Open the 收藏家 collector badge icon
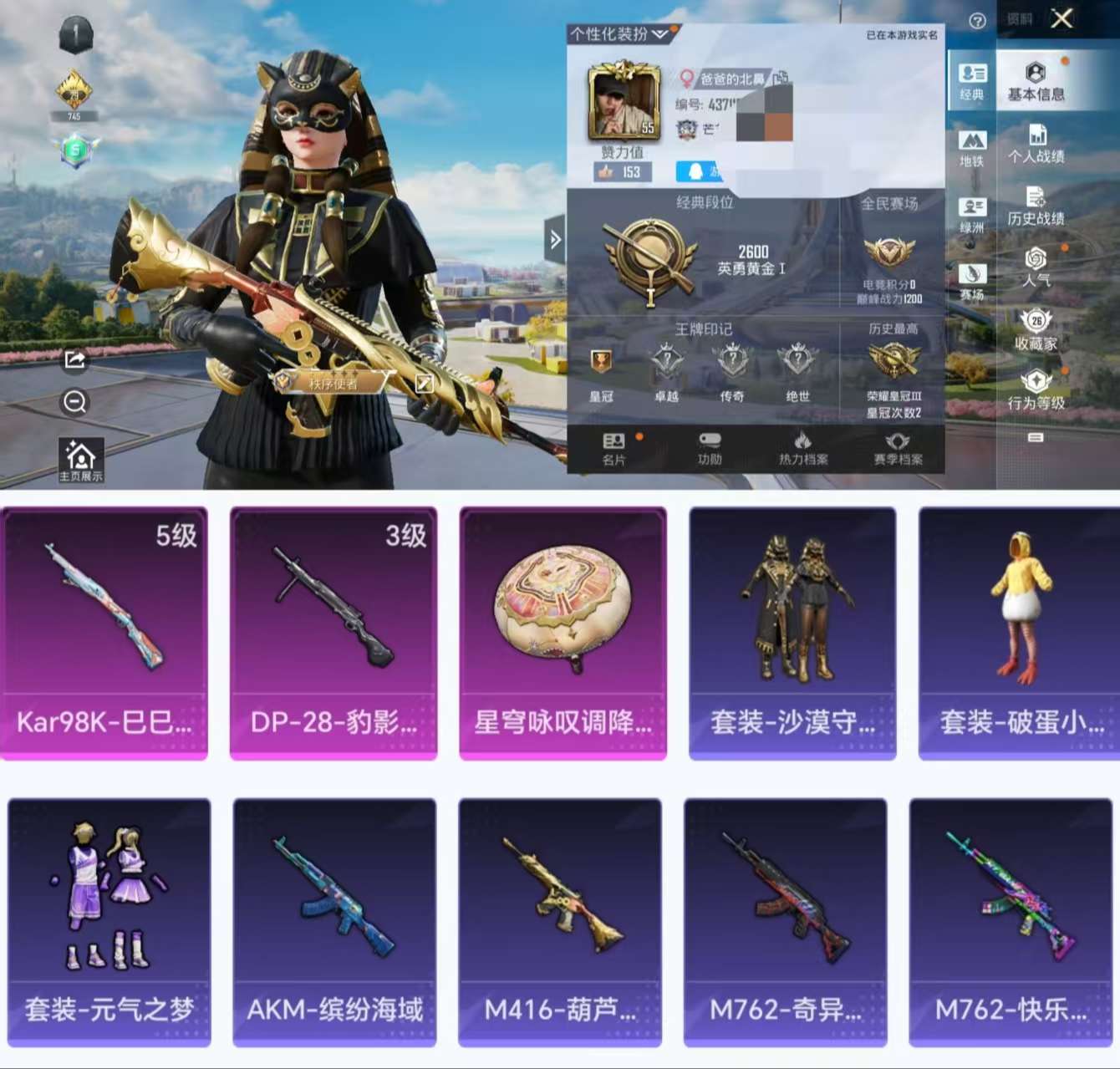 click(x=1035, y=329)
